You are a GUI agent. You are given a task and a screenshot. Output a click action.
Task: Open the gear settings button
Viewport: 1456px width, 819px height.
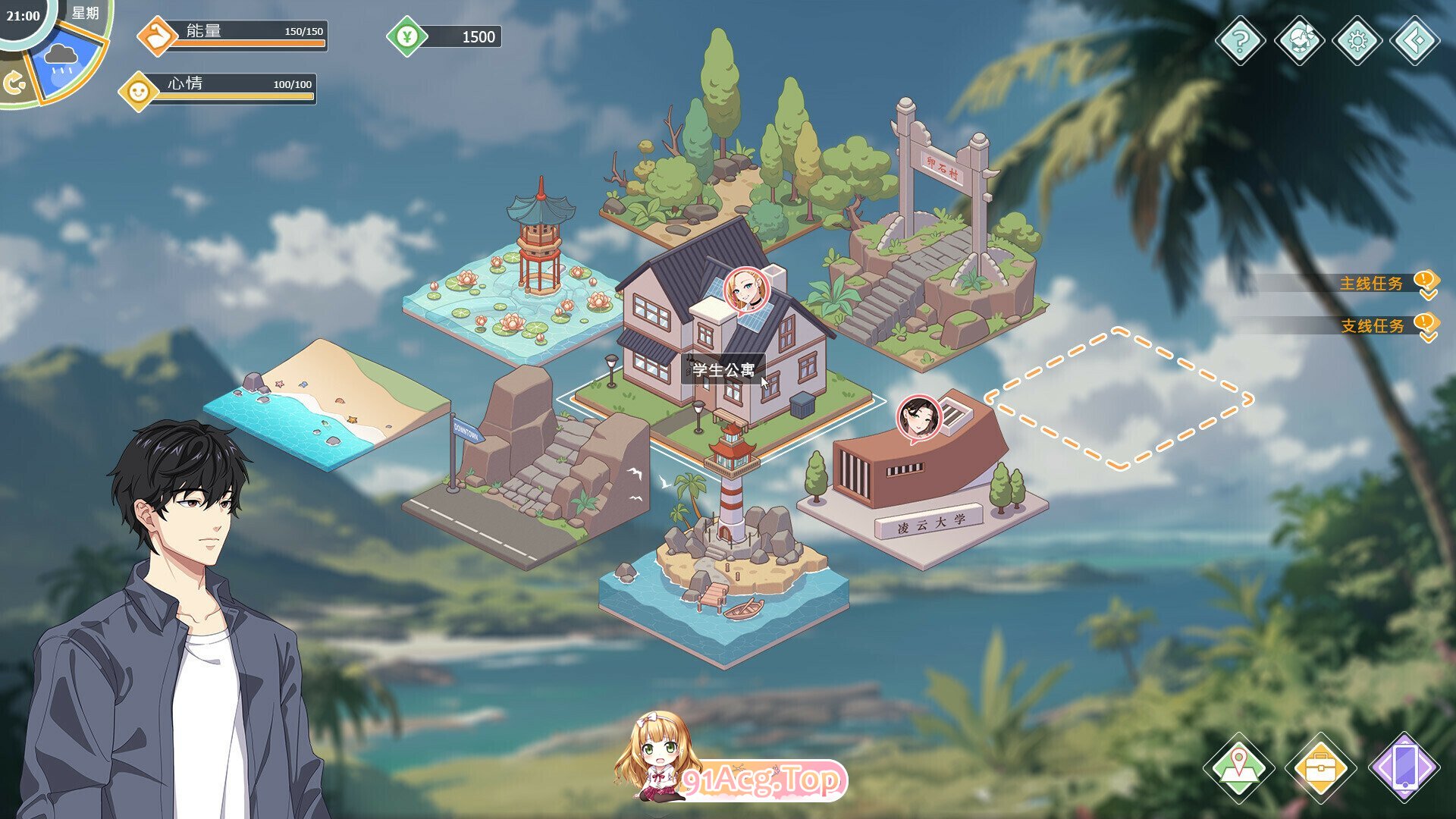click(1357, 39)
